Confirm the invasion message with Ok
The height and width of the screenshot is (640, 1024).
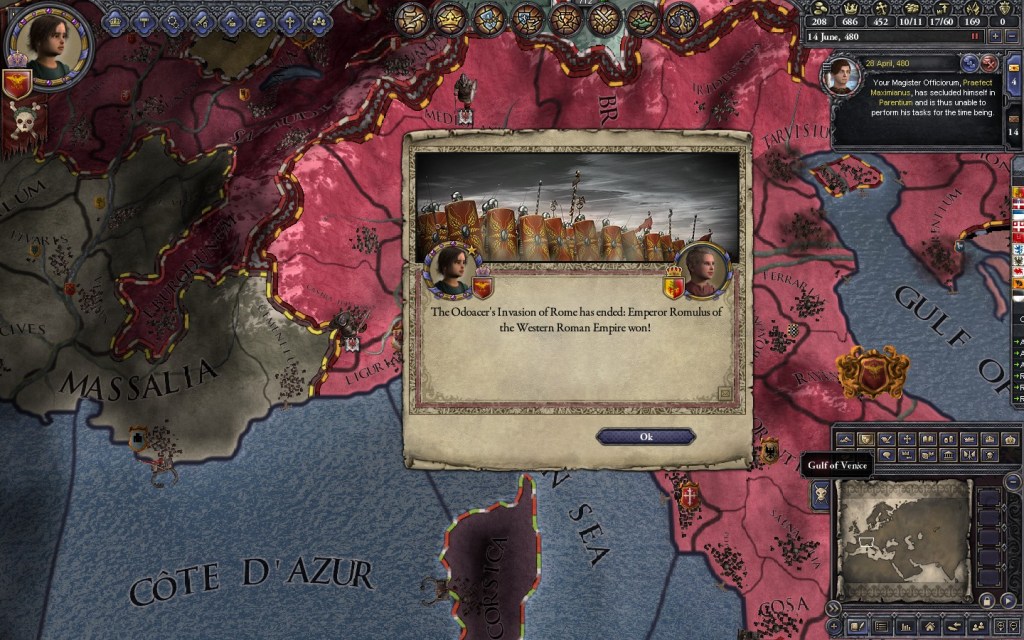click(645, 437)
